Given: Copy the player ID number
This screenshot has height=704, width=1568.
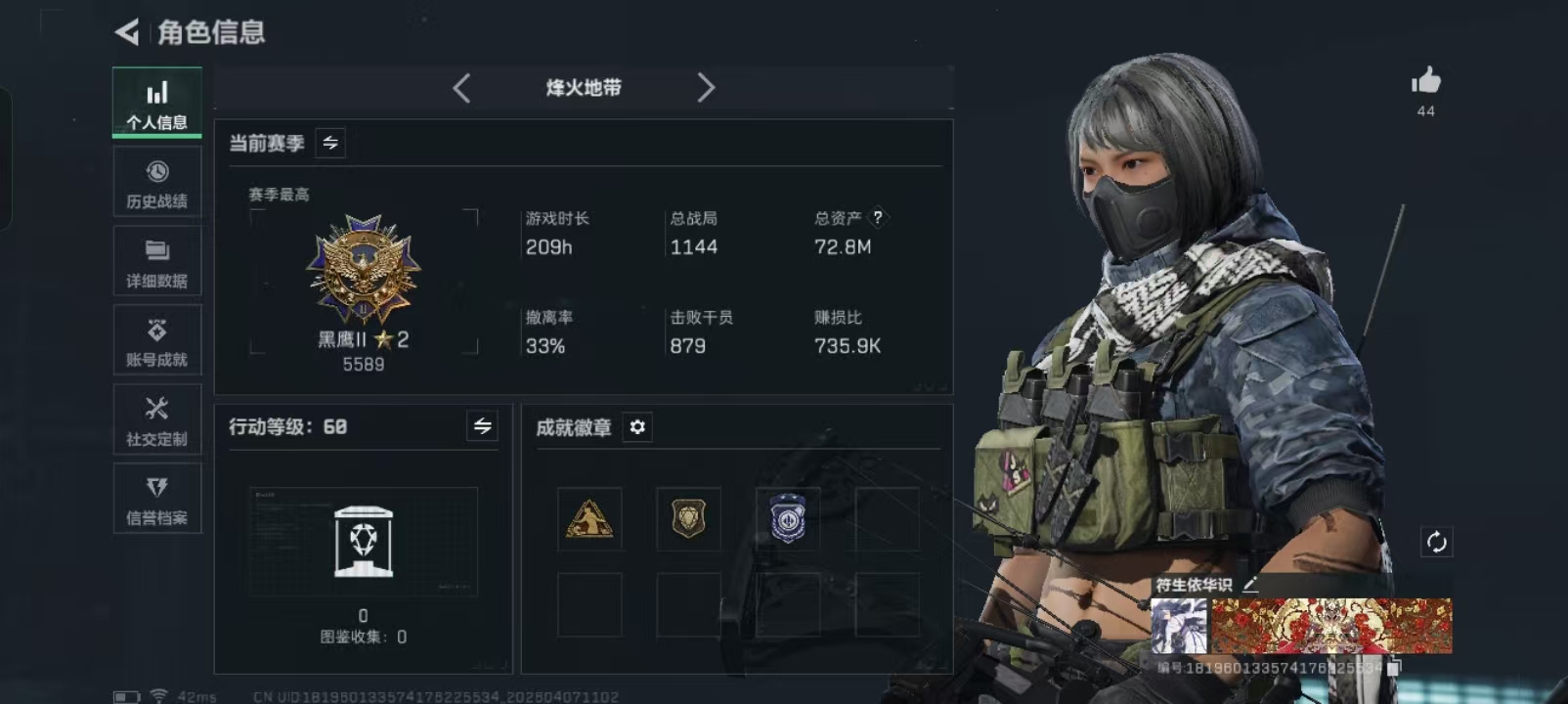Looking at the screenshot, I should coord(1395,668).
